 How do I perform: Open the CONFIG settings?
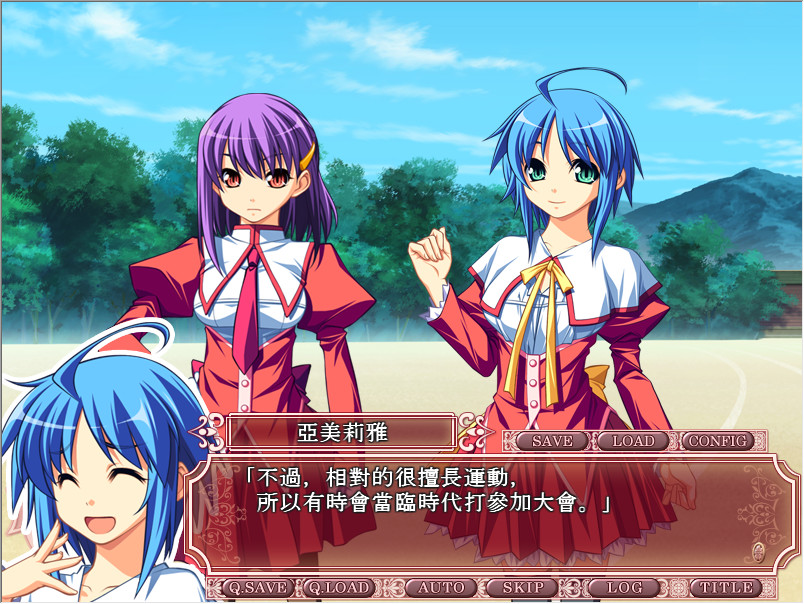pyautogui.click(x=718, y=441)
